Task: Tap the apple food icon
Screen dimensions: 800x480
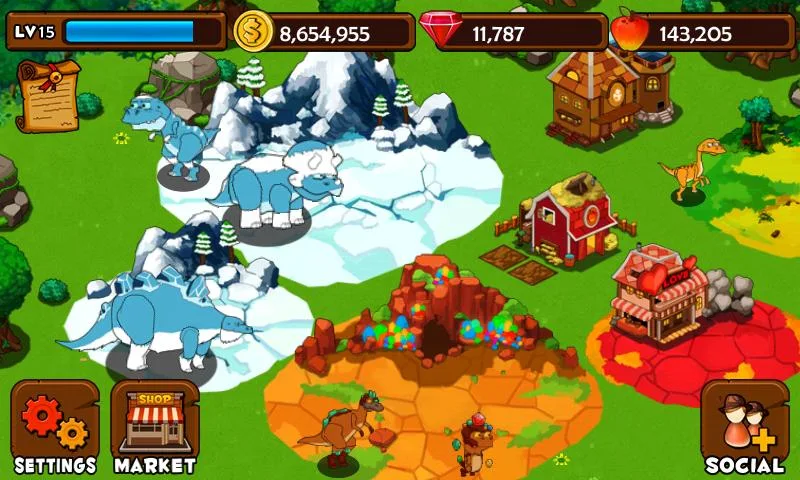Action: click(630, 31)
